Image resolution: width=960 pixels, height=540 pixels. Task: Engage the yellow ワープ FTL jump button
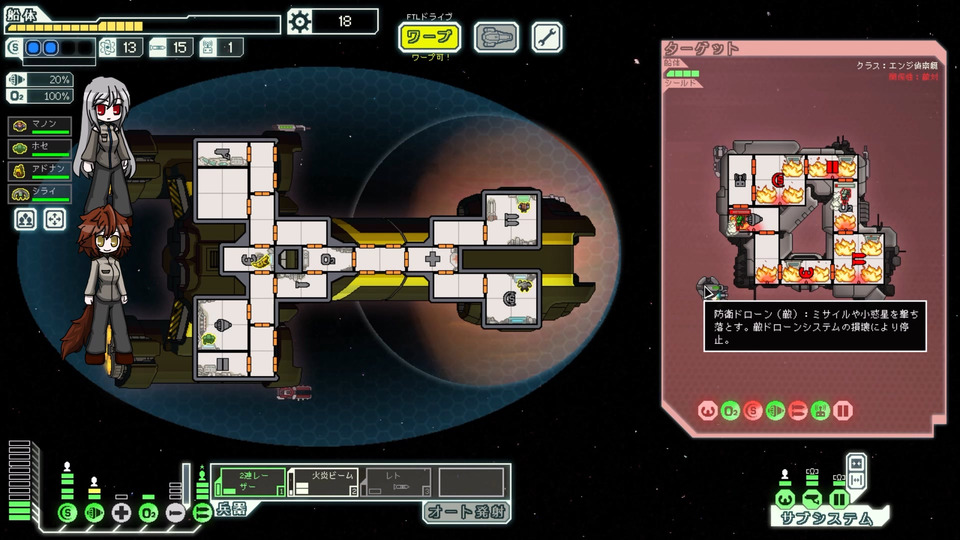tap(430, 37)
